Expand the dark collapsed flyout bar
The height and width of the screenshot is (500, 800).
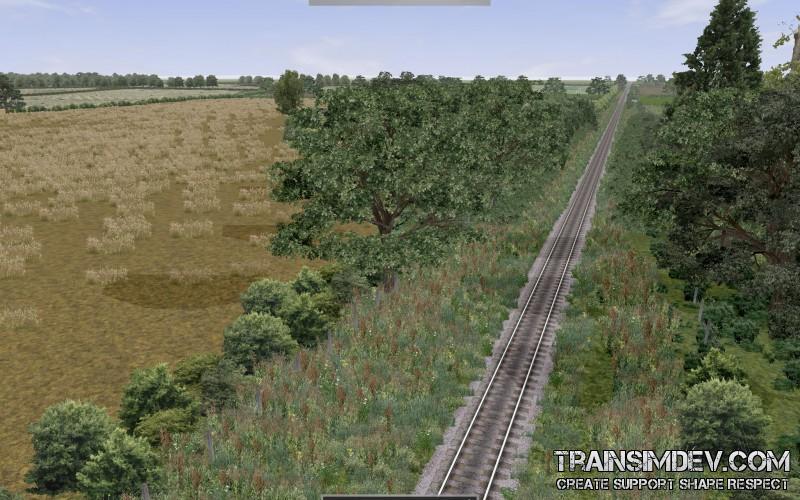pos(399,497)
